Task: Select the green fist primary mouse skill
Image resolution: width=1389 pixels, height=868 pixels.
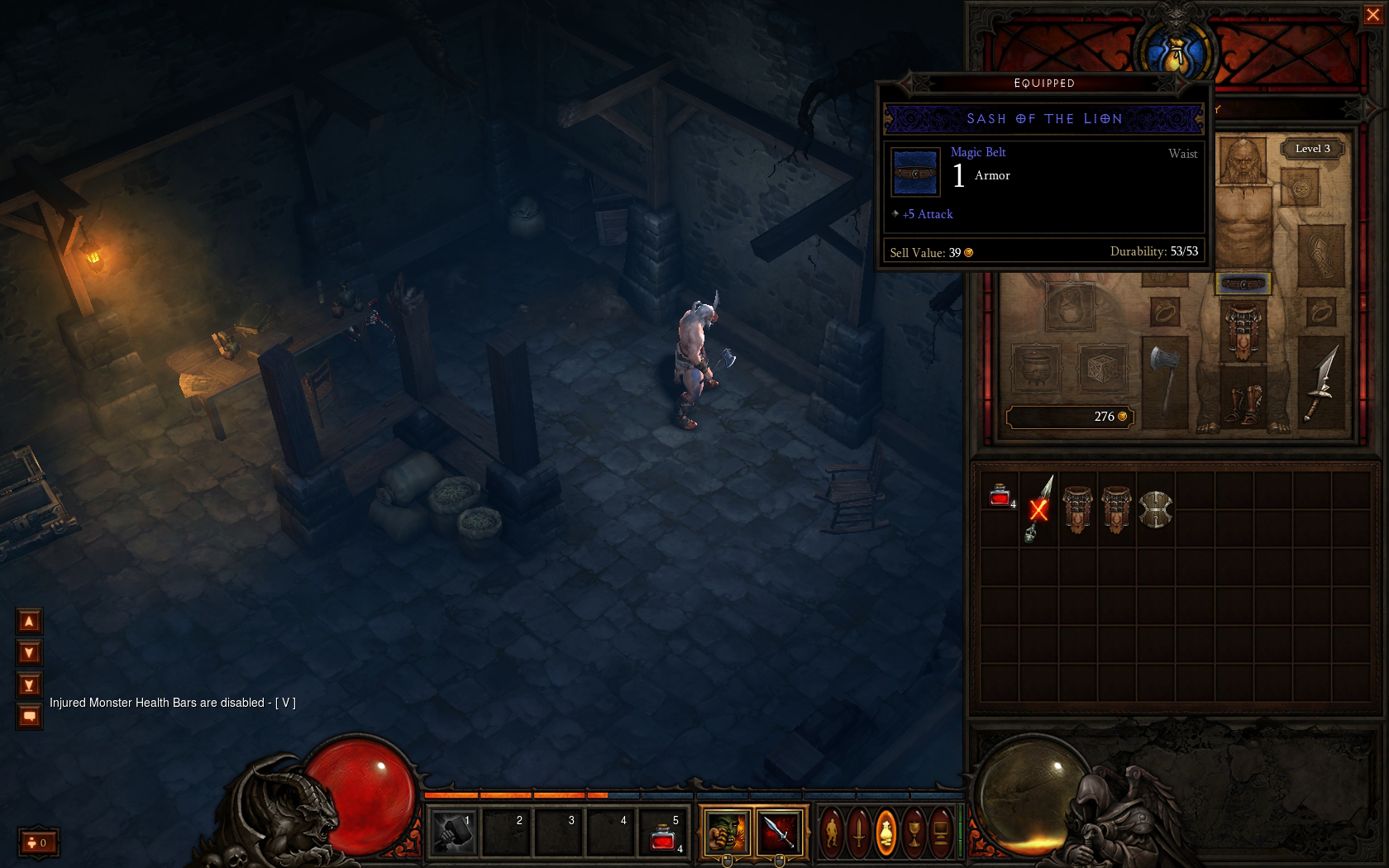Action: coord(726,832)
